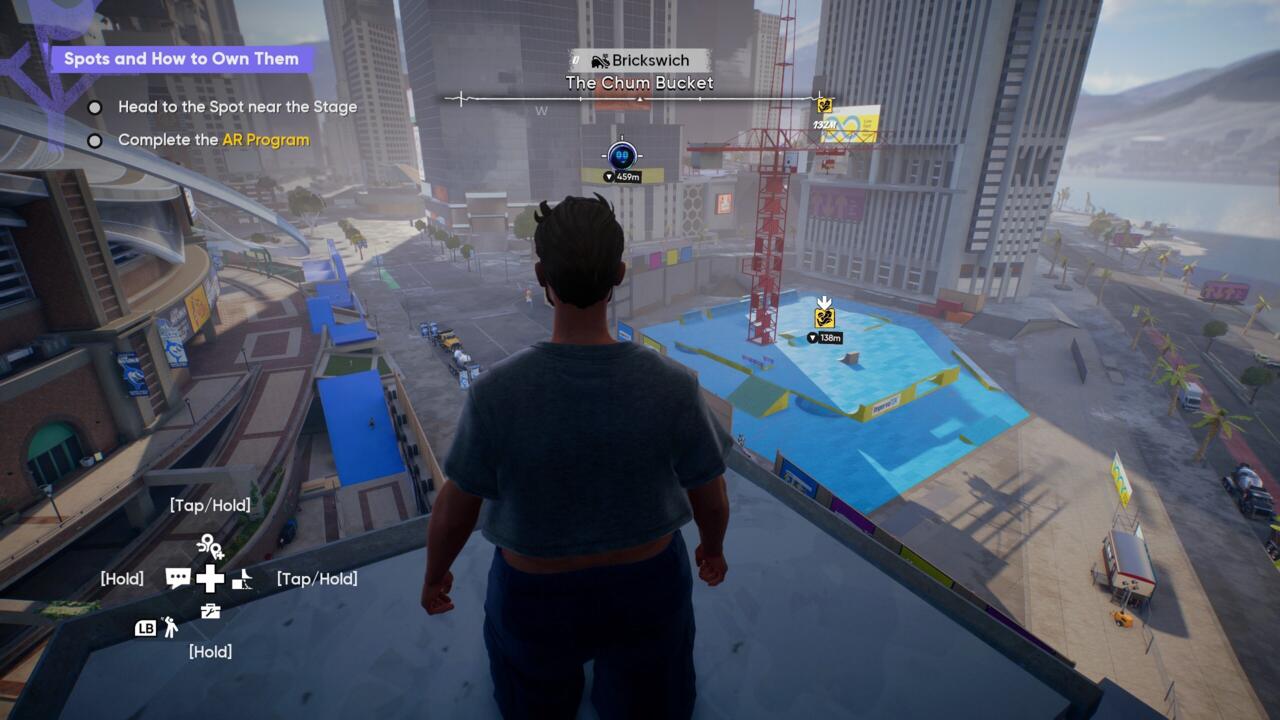Click the white D-pad cross icon
Image resolution: width=1280 pixels, height=720 pixels.
tap(210, 578)
